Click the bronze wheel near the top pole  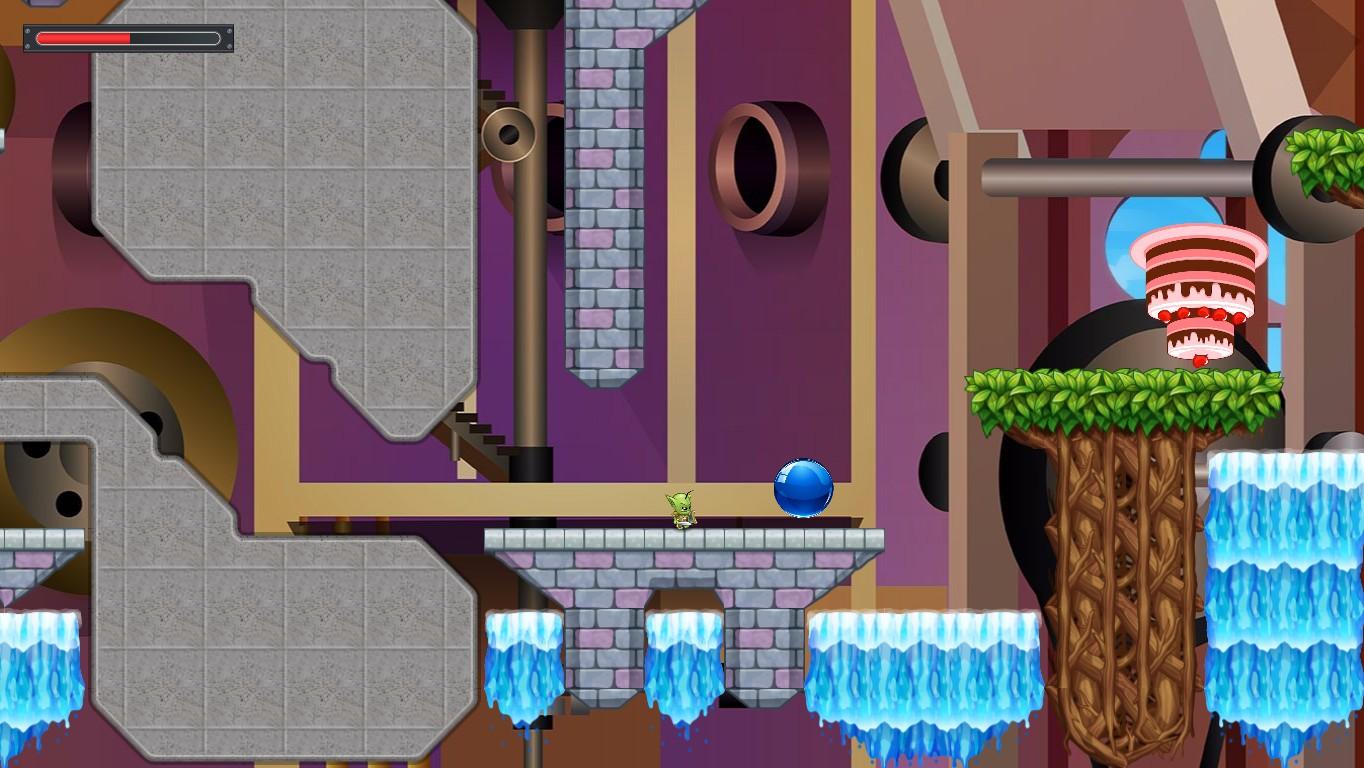point(510,135)
